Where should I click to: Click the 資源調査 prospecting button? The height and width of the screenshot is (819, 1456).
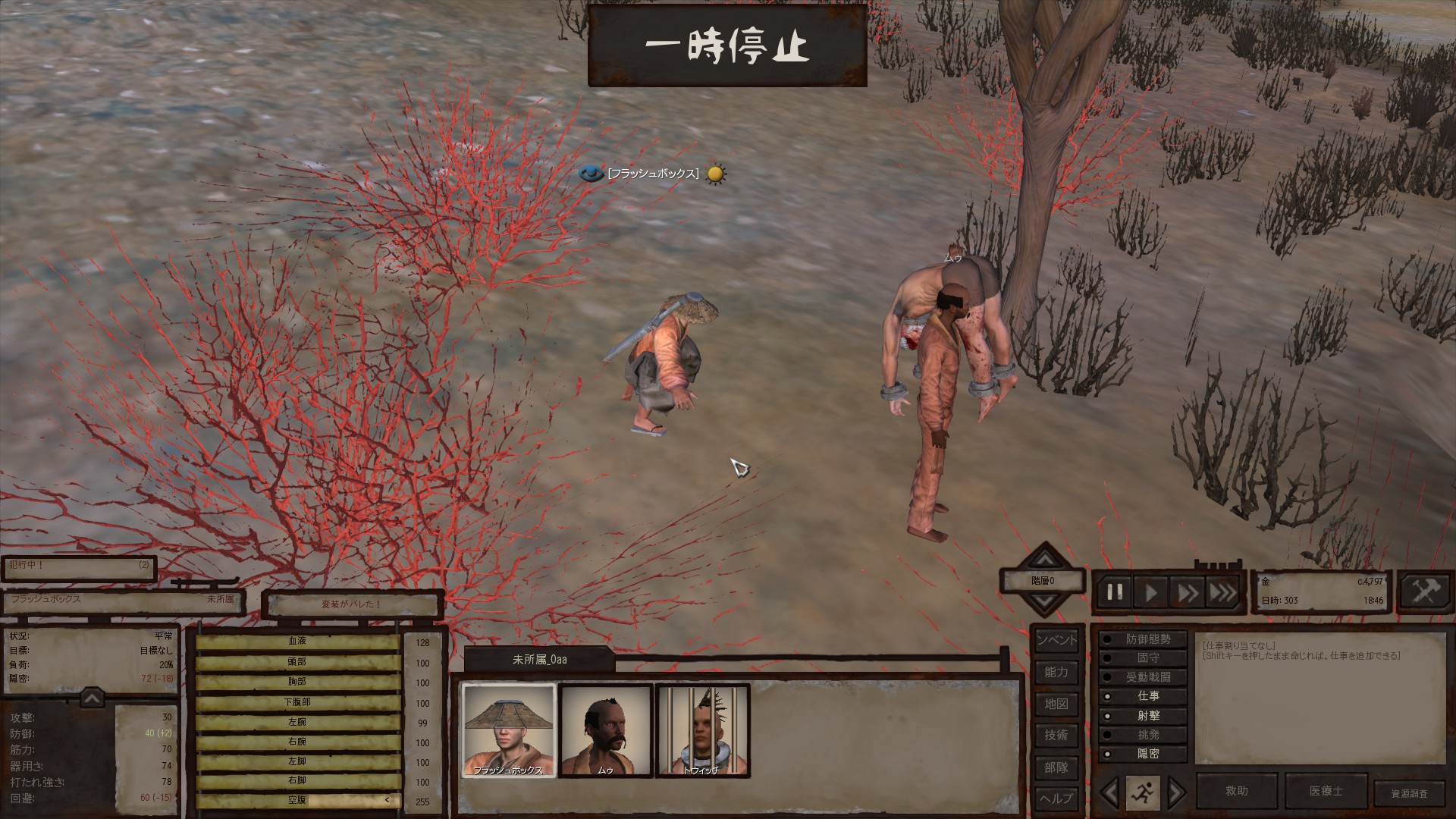pos(1409,793)
